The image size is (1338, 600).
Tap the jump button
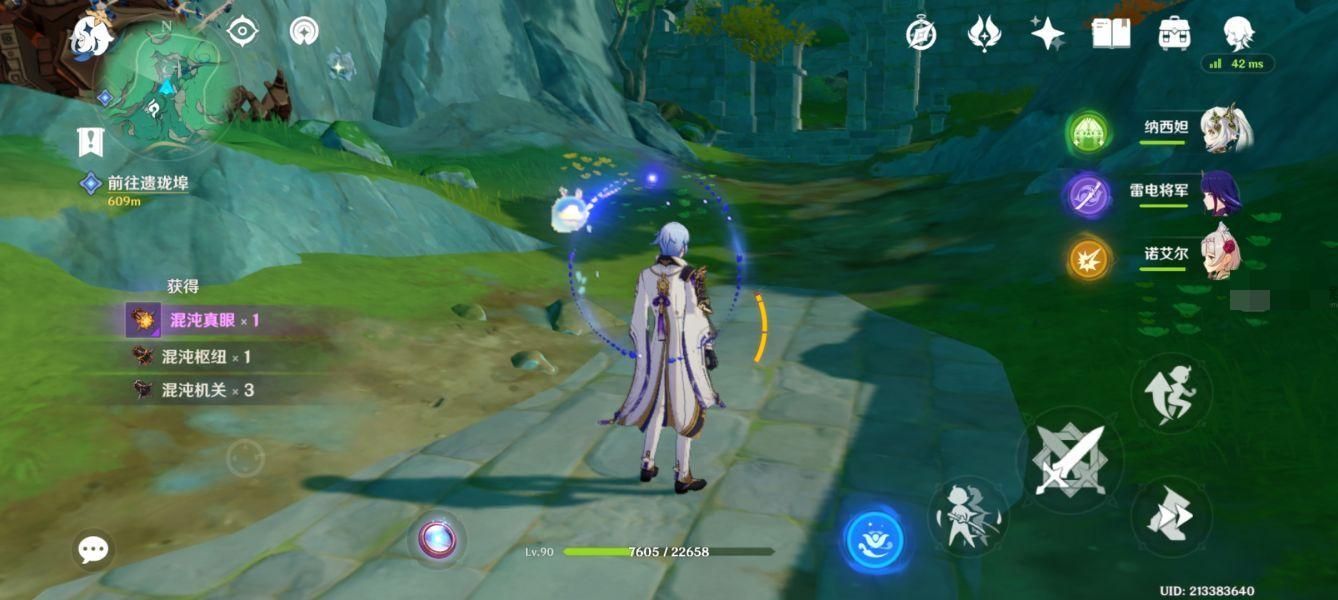tap(1171, 393)
